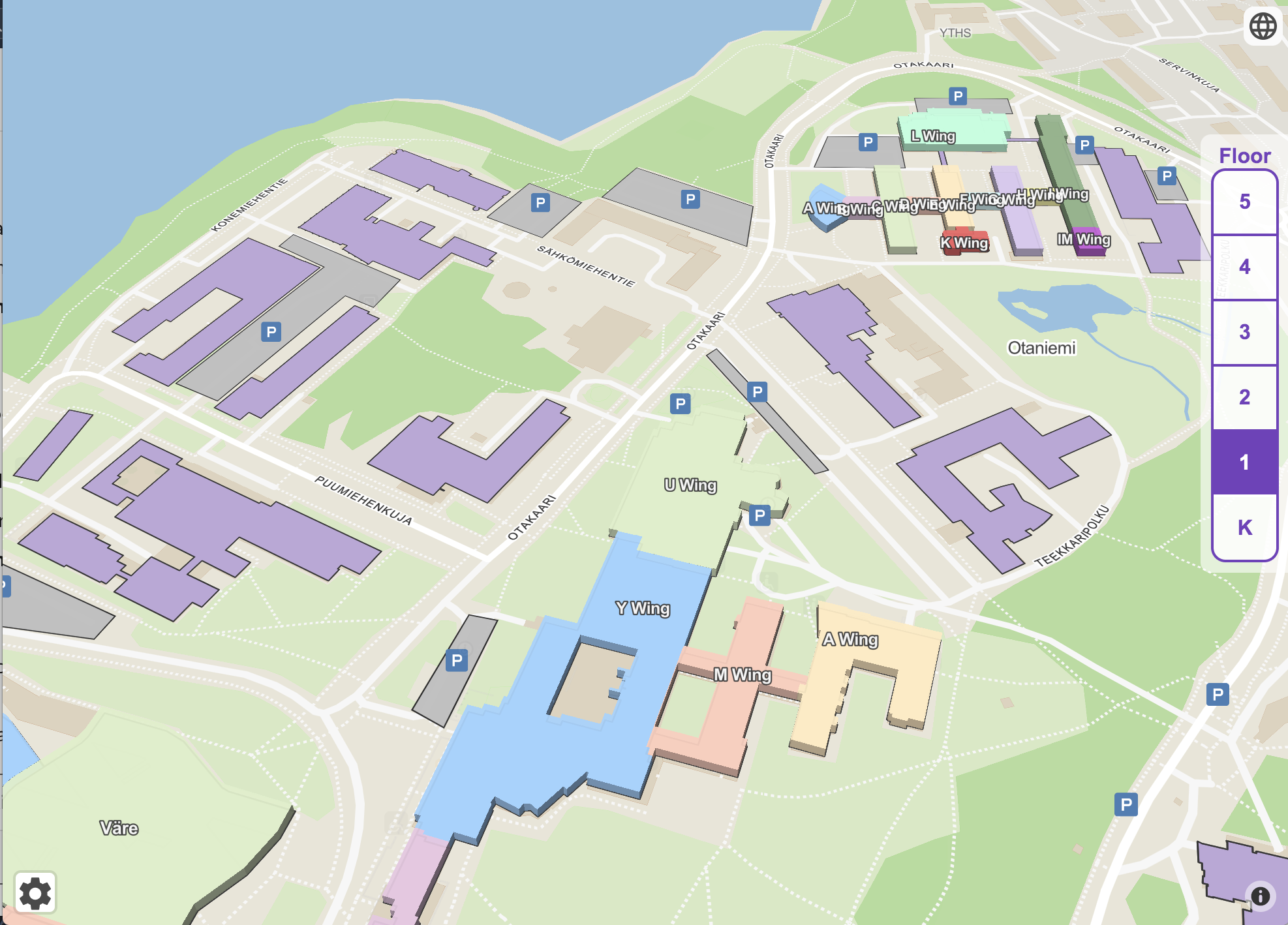Click the U Wing area
The image size is (1288, 925).
(x=690, y=486)
